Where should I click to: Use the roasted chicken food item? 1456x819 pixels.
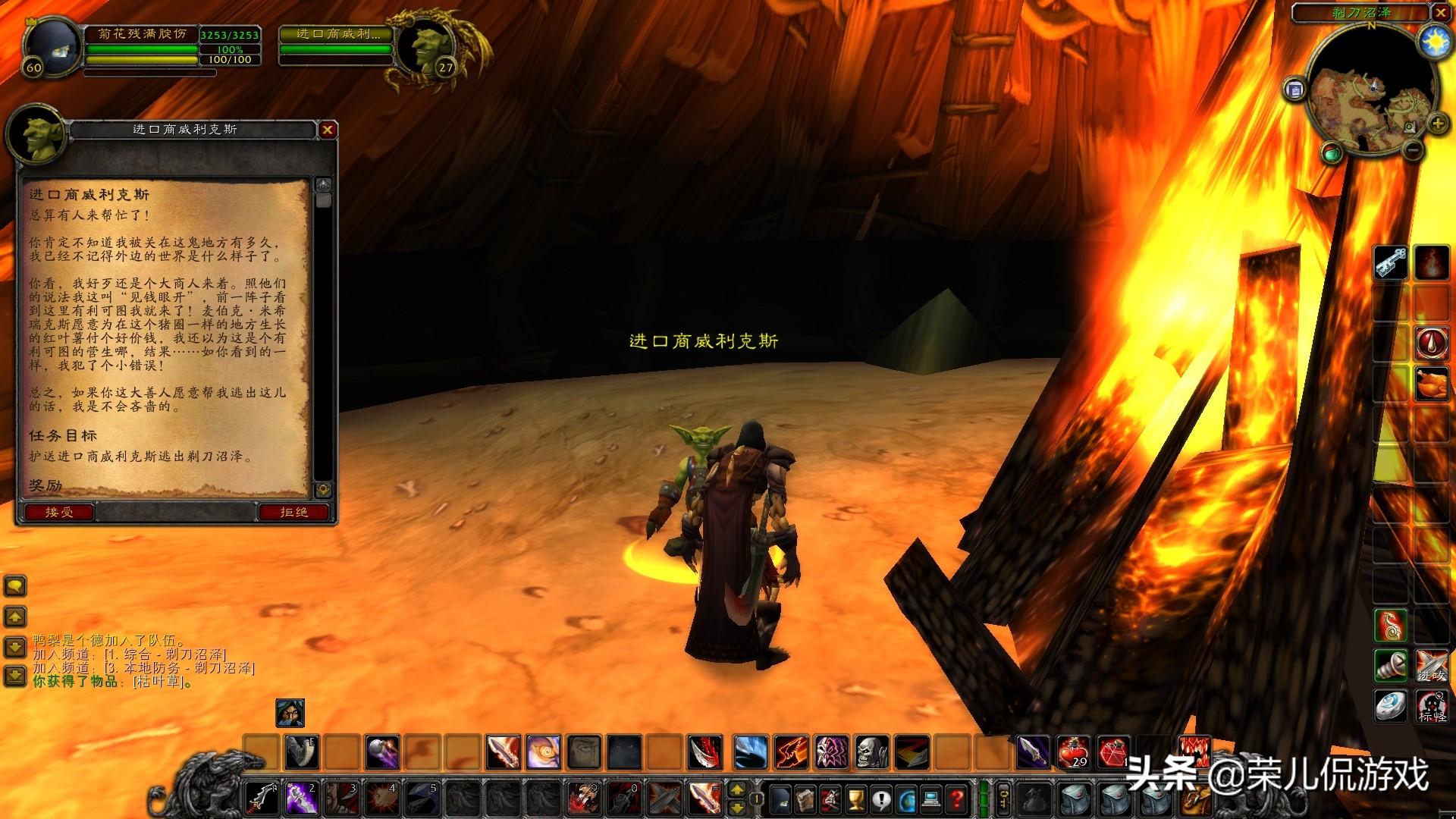pos(1432,383)
